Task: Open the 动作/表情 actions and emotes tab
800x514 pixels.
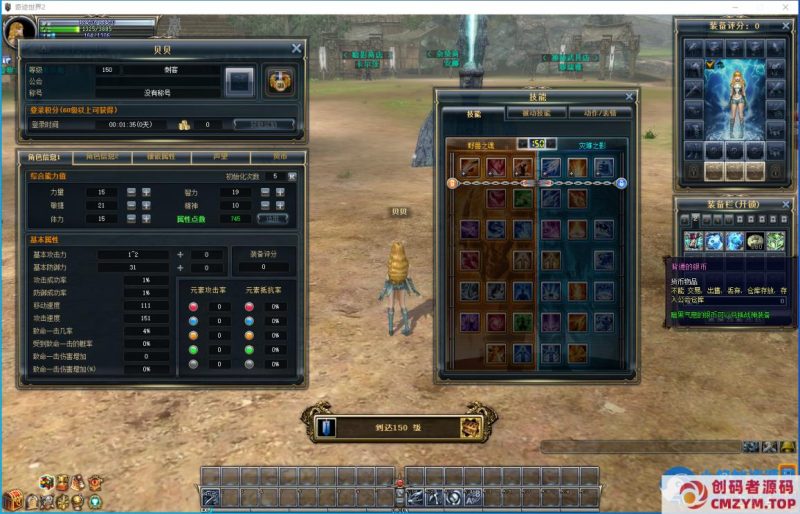Action: pos(602,113)
